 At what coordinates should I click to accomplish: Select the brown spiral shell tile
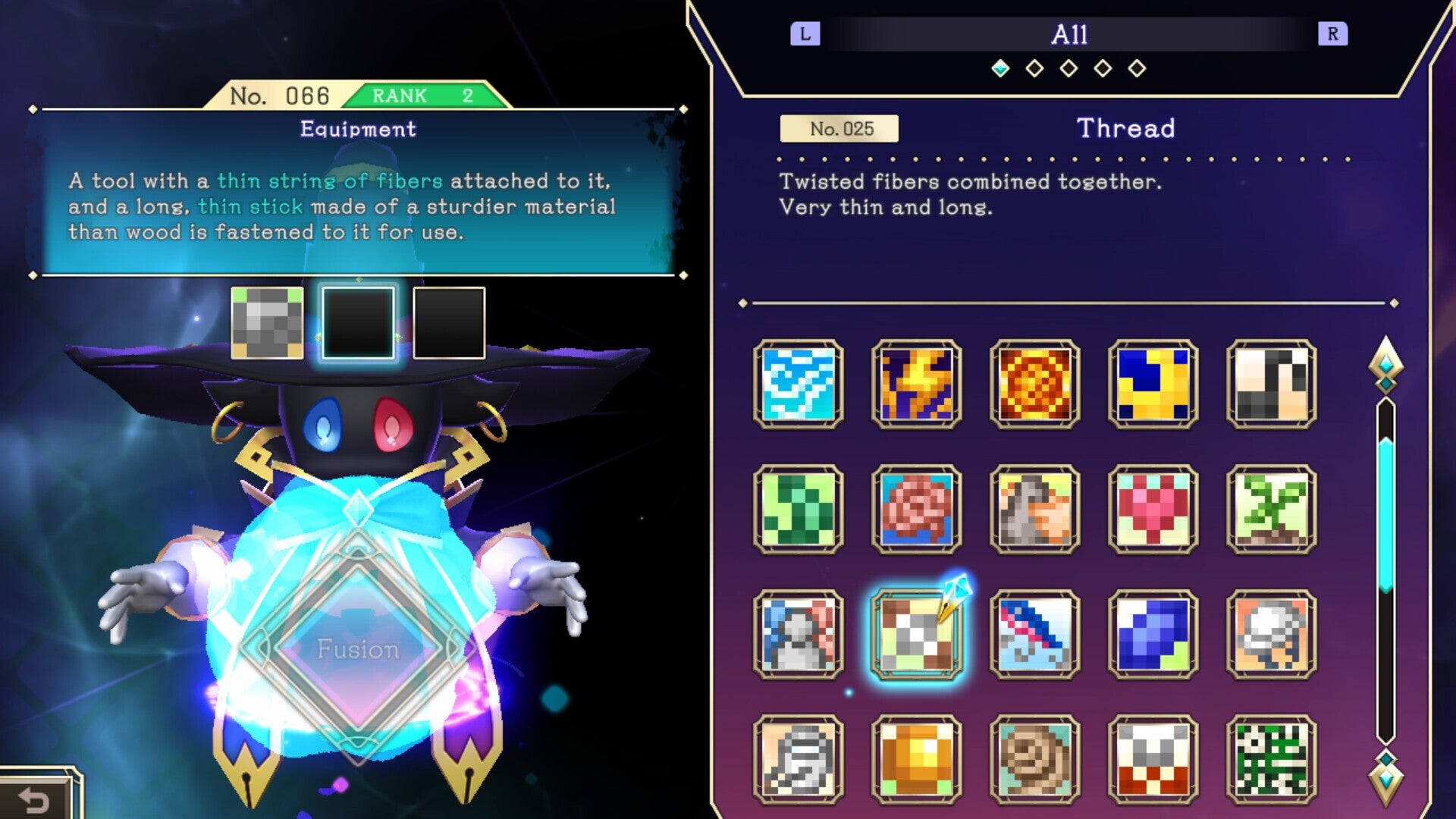[x=1034, y=760]
